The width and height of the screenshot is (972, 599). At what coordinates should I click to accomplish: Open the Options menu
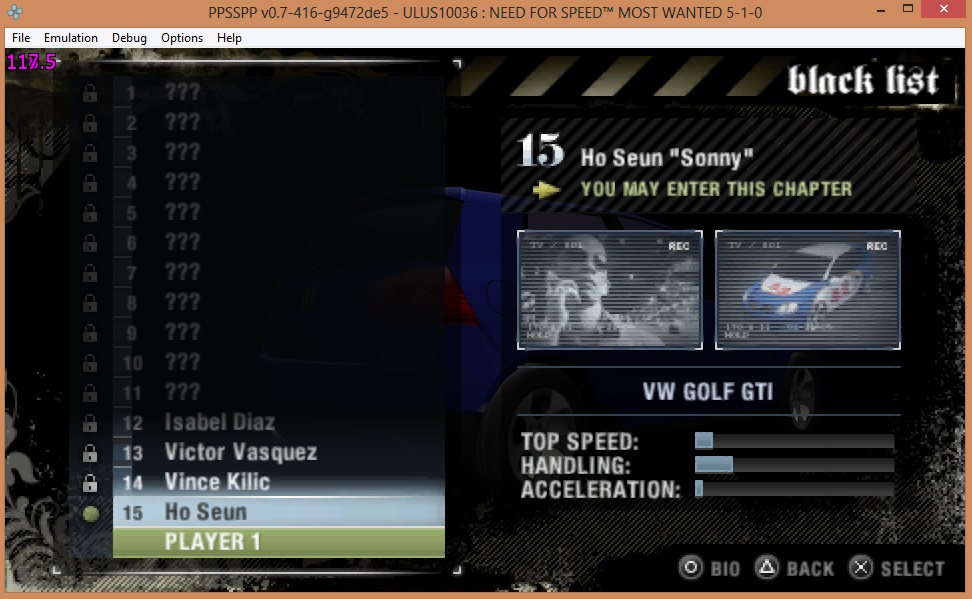(182, 38)
